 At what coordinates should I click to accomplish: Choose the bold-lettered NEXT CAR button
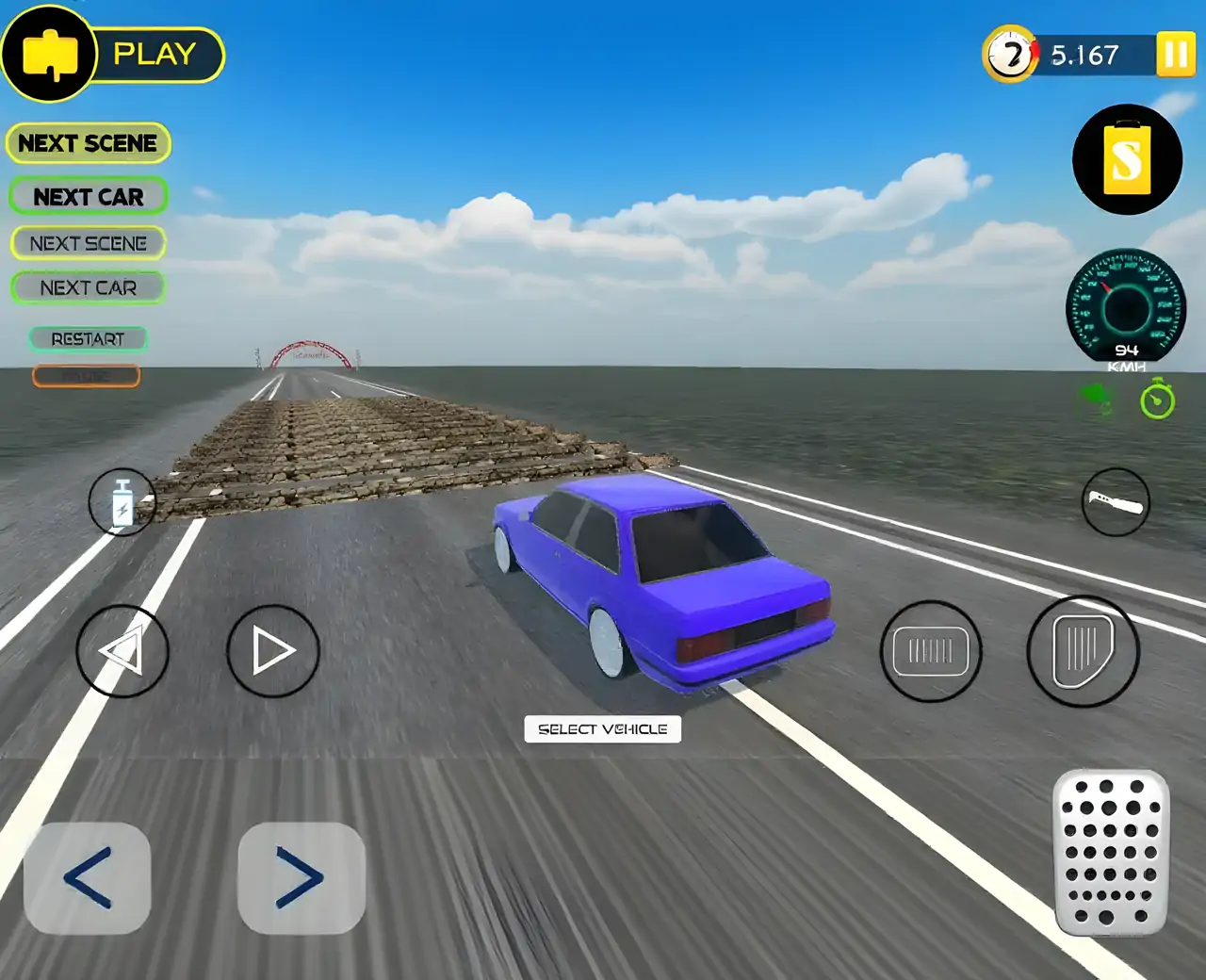click(x=89, y=197)
